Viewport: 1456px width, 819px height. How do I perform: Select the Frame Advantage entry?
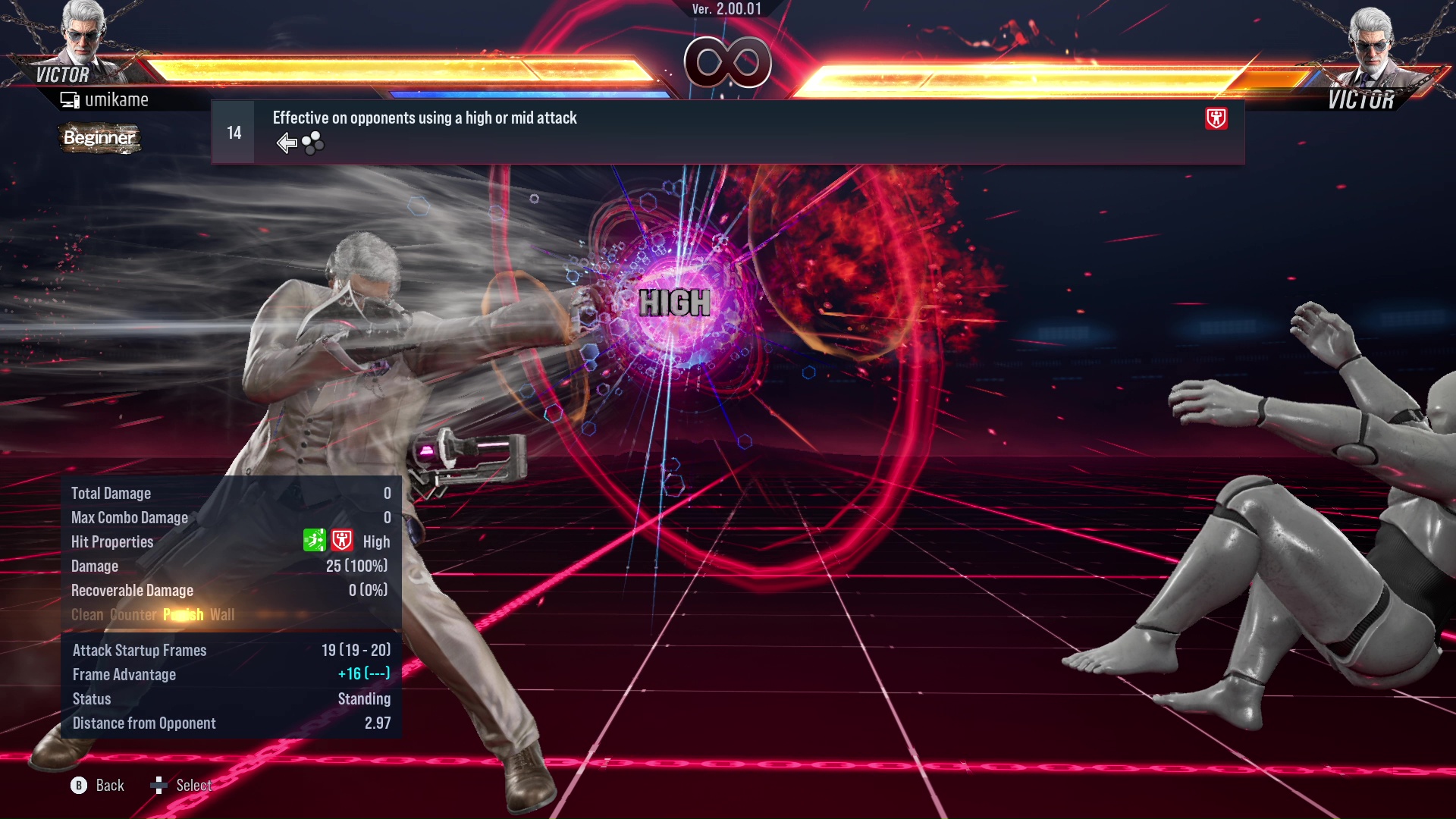tap(124, 674)
